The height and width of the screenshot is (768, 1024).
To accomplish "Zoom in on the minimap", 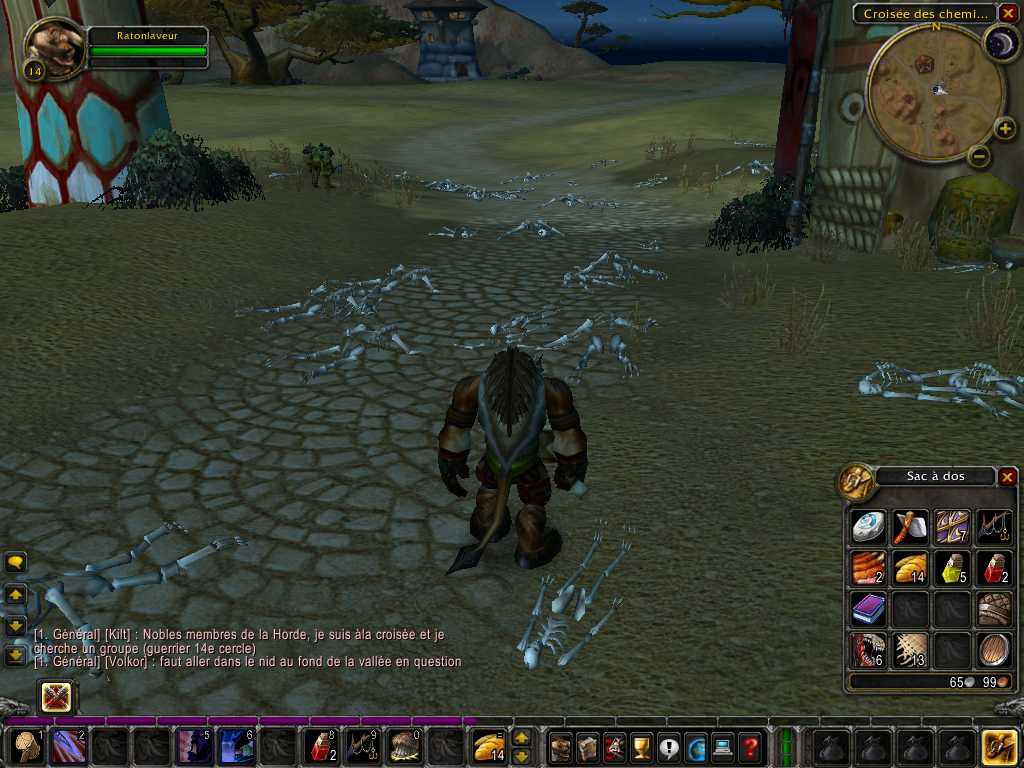I will point(1005,128).
